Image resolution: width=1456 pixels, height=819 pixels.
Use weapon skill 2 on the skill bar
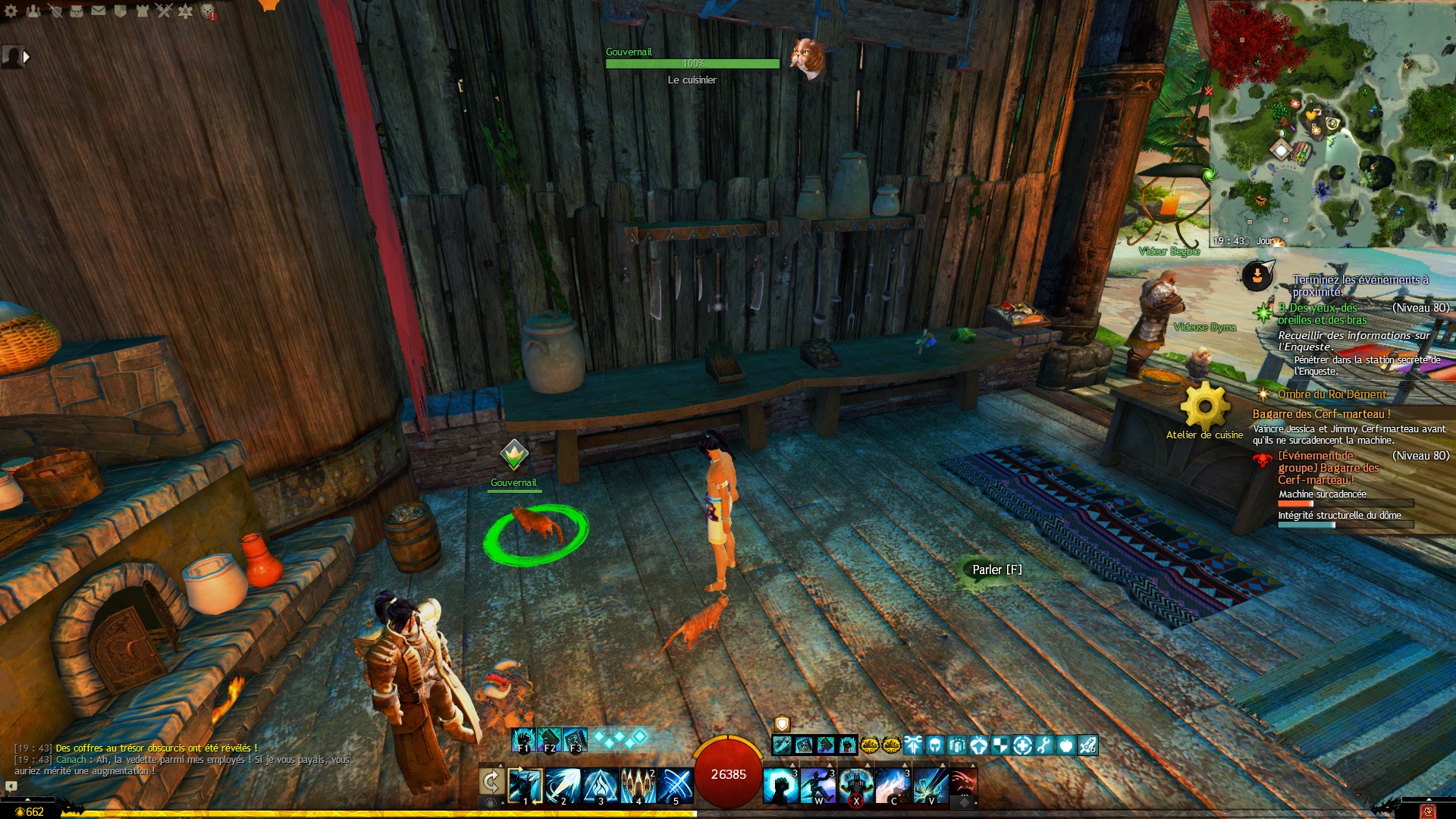coord(563,786)
